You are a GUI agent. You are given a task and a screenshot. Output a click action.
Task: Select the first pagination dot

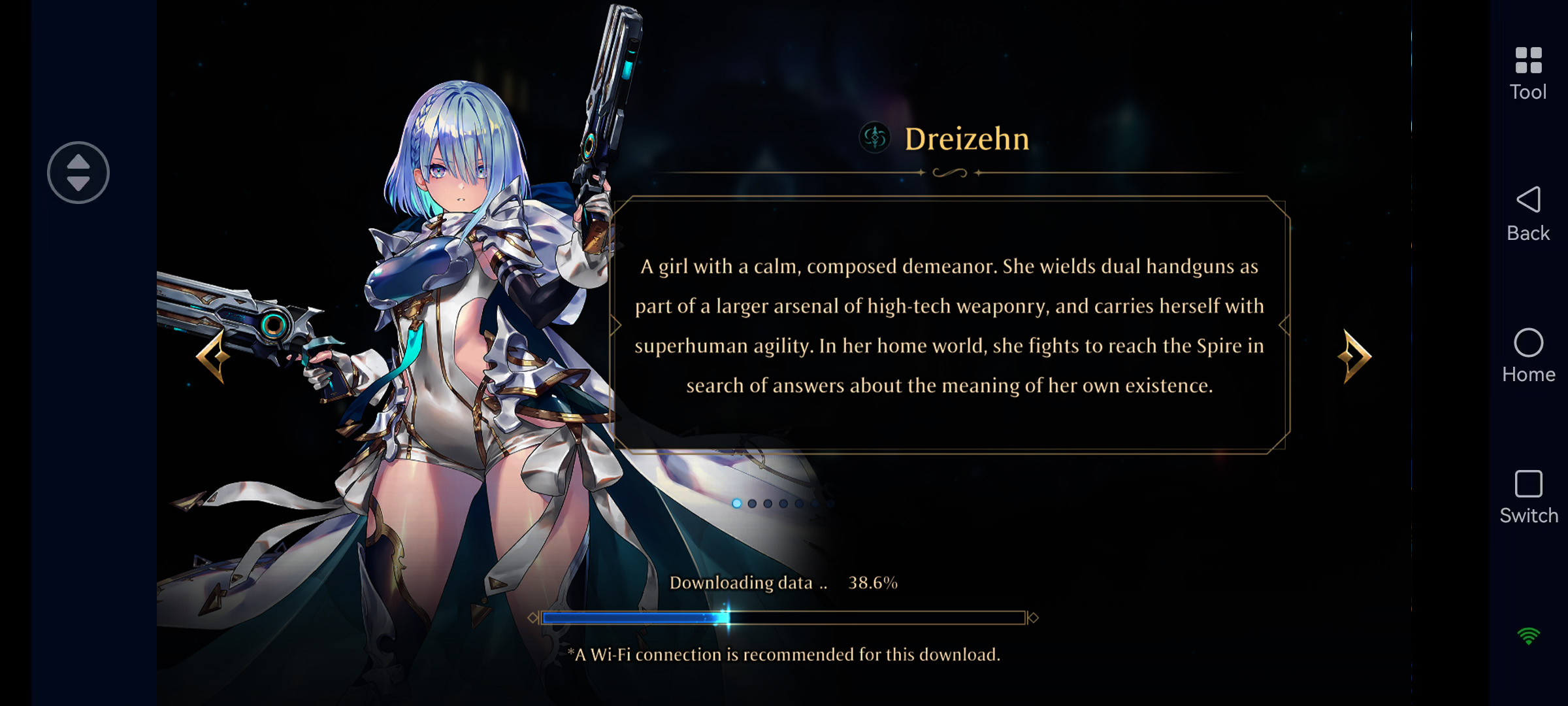click(x=737, y=505)
